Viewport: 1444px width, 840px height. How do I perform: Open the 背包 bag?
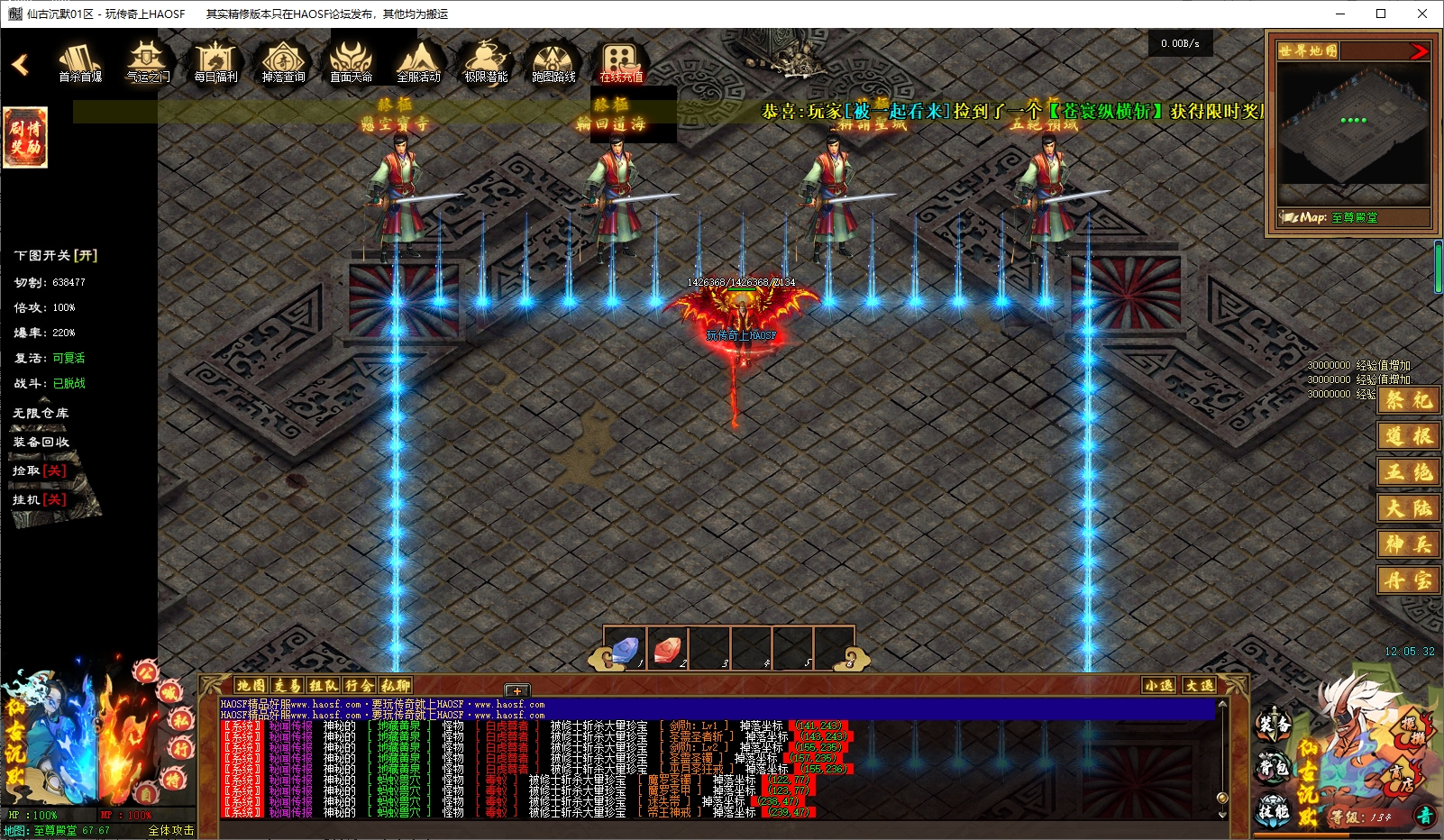(x=1273, y=768)
